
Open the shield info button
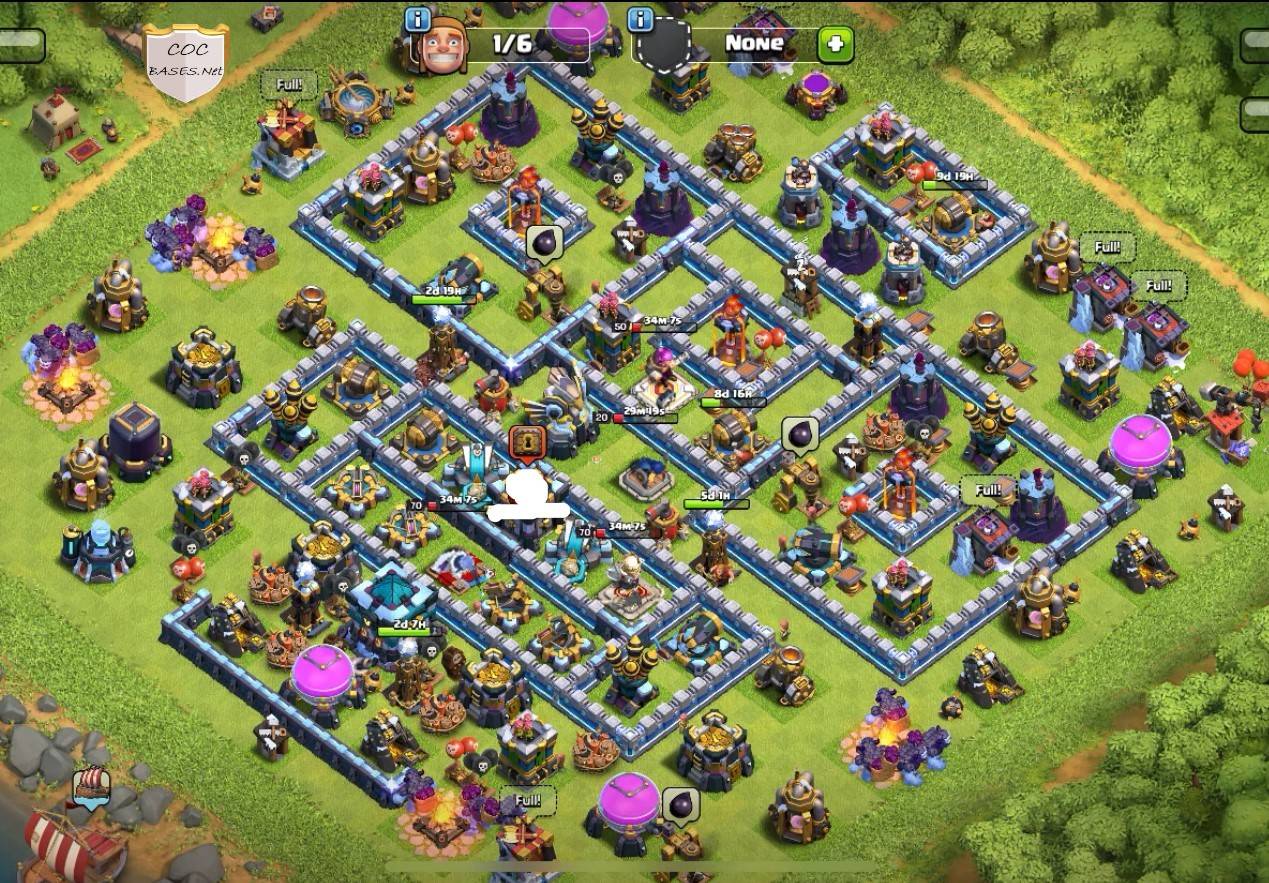pos(640,19)
